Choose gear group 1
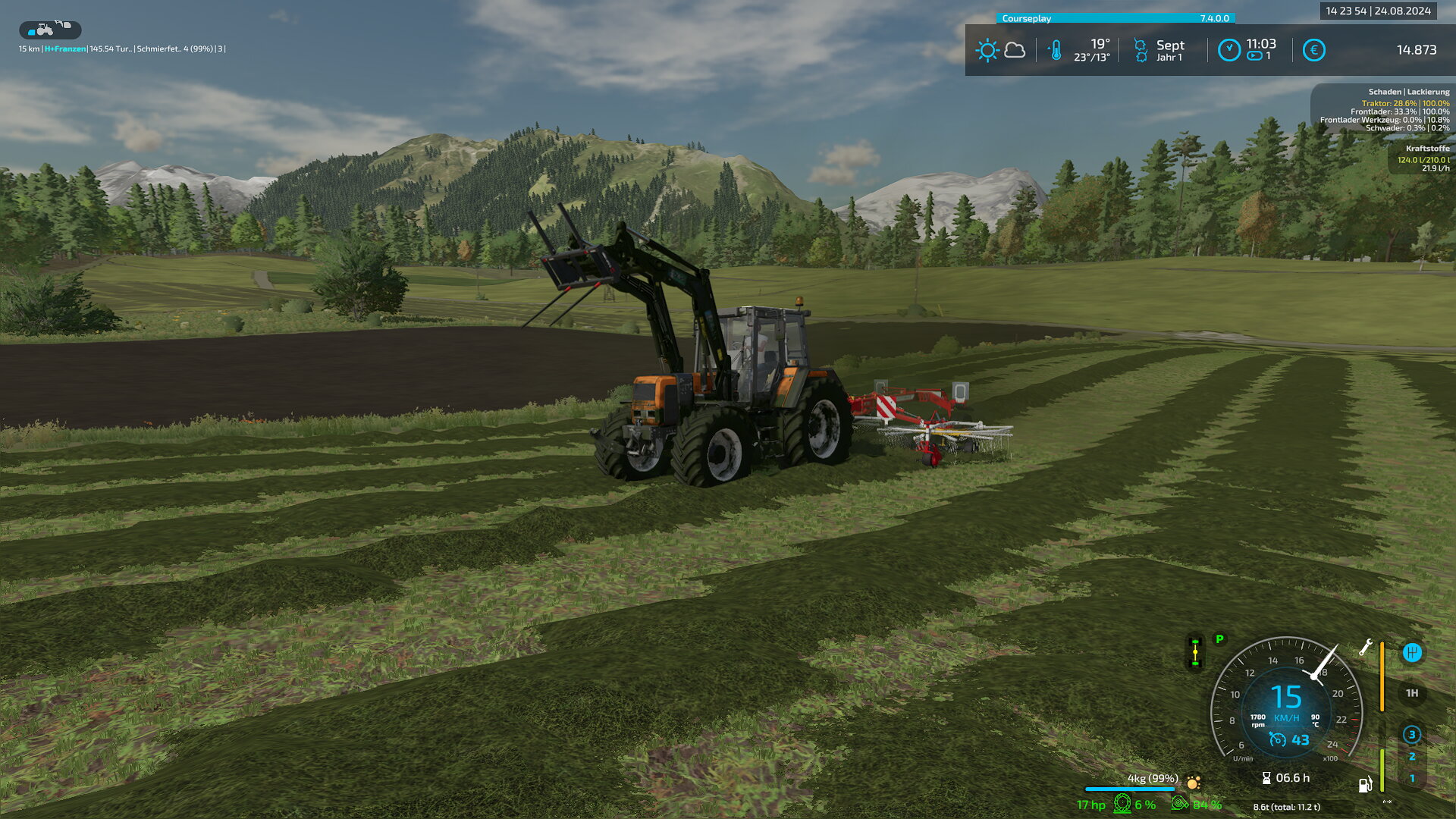 coord(1411,778)
